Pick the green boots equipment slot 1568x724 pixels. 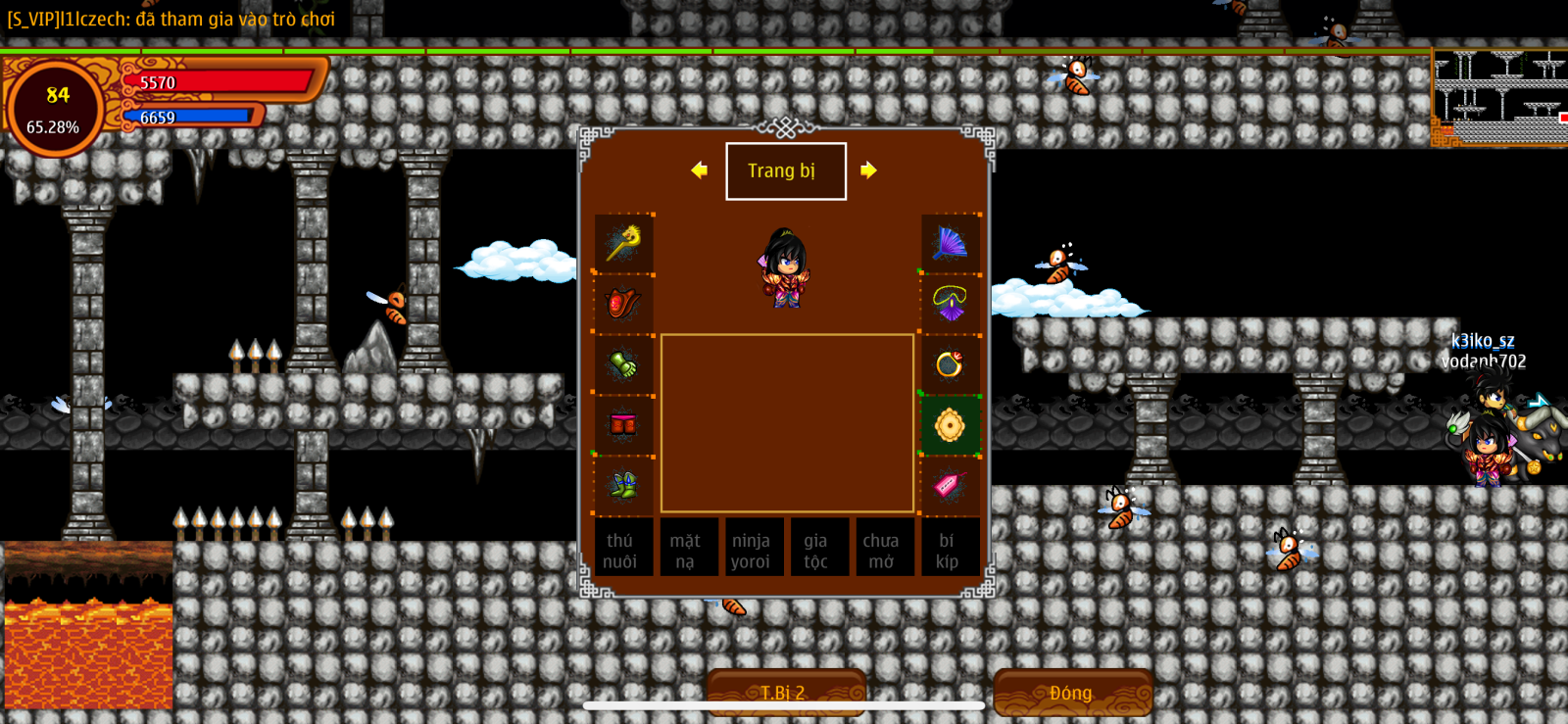click(623, 485)
